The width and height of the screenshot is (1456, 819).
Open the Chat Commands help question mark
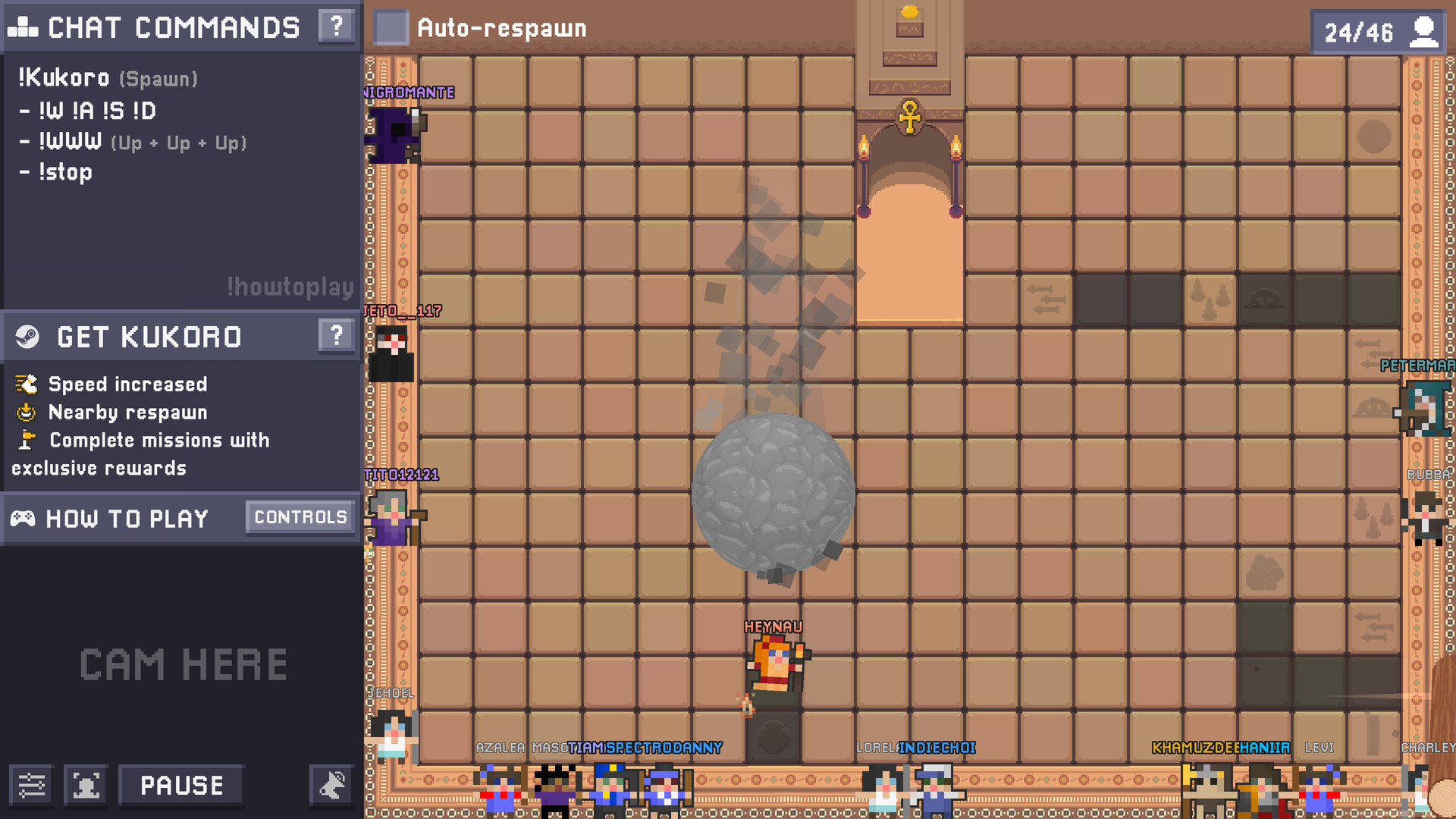tap(335, 26)
